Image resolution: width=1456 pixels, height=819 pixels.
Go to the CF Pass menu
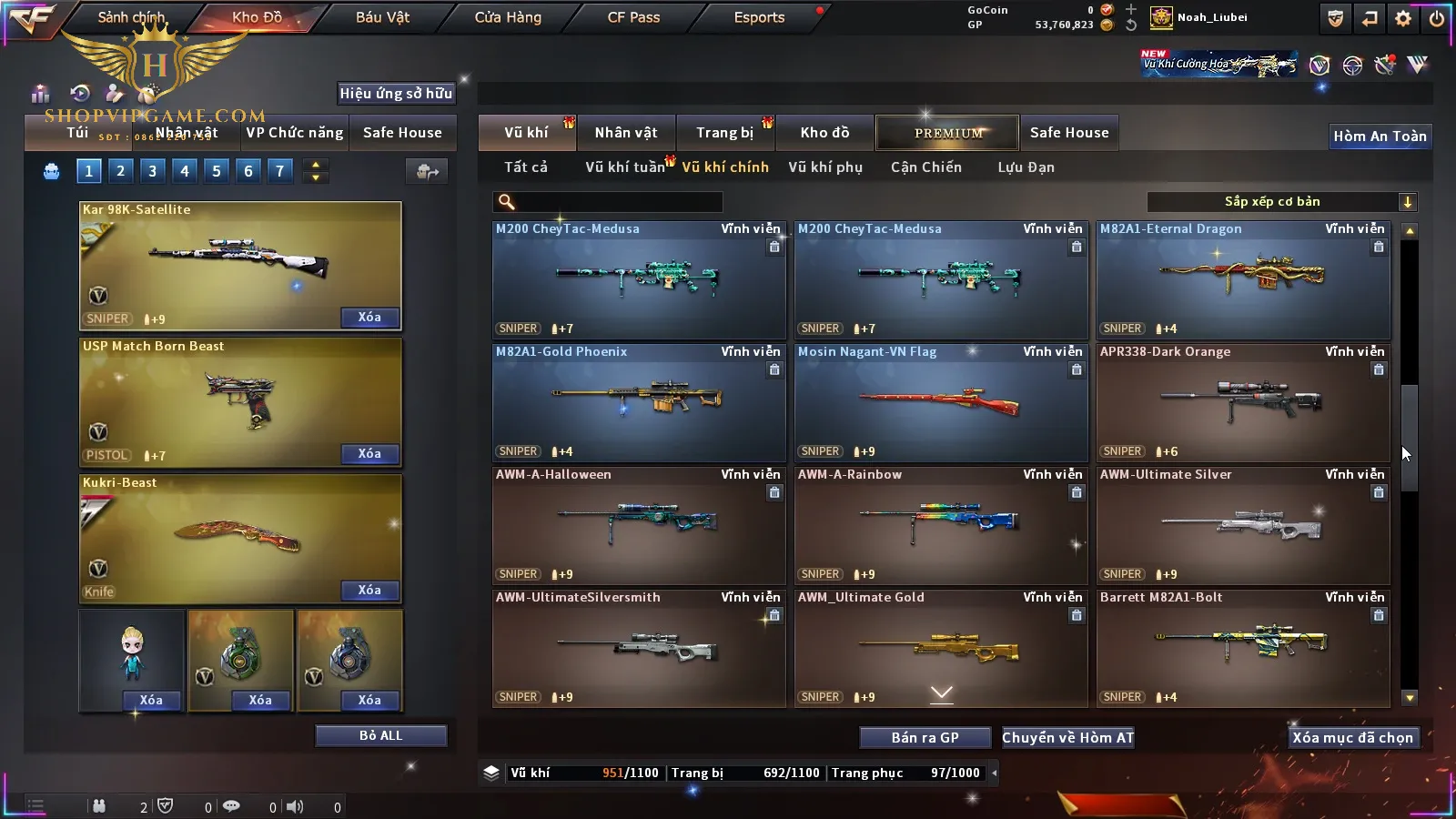coord(633,17)
